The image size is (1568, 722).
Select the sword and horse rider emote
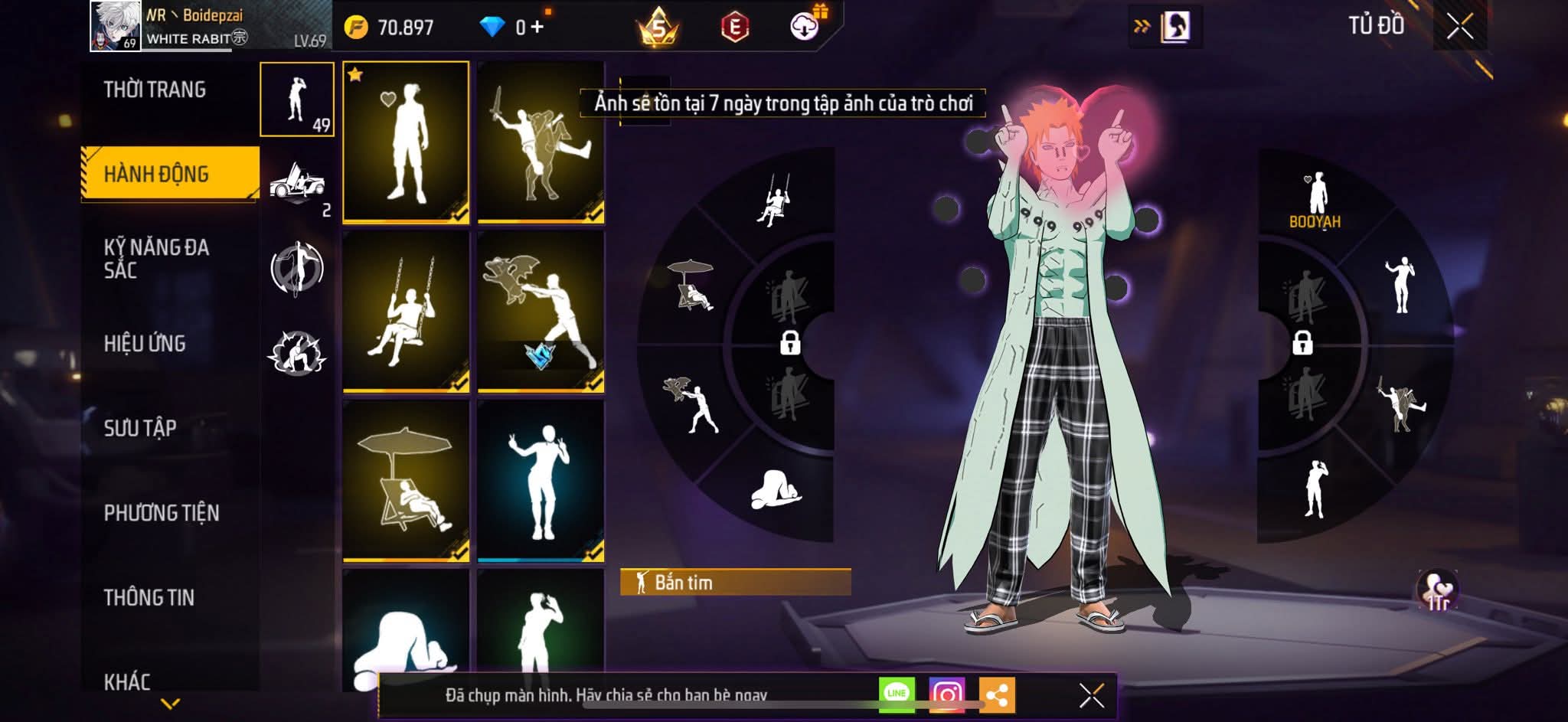coord(541,142)
